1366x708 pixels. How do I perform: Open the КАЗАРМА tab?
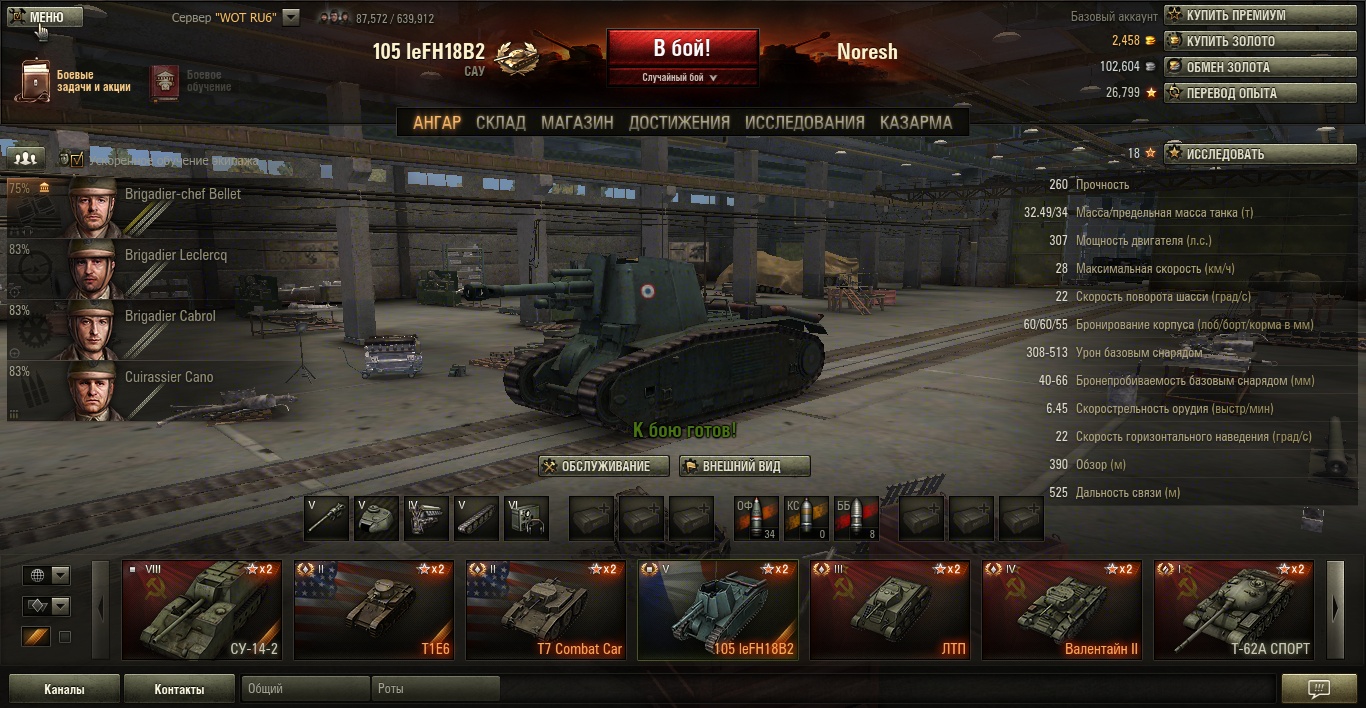(915, 122)
